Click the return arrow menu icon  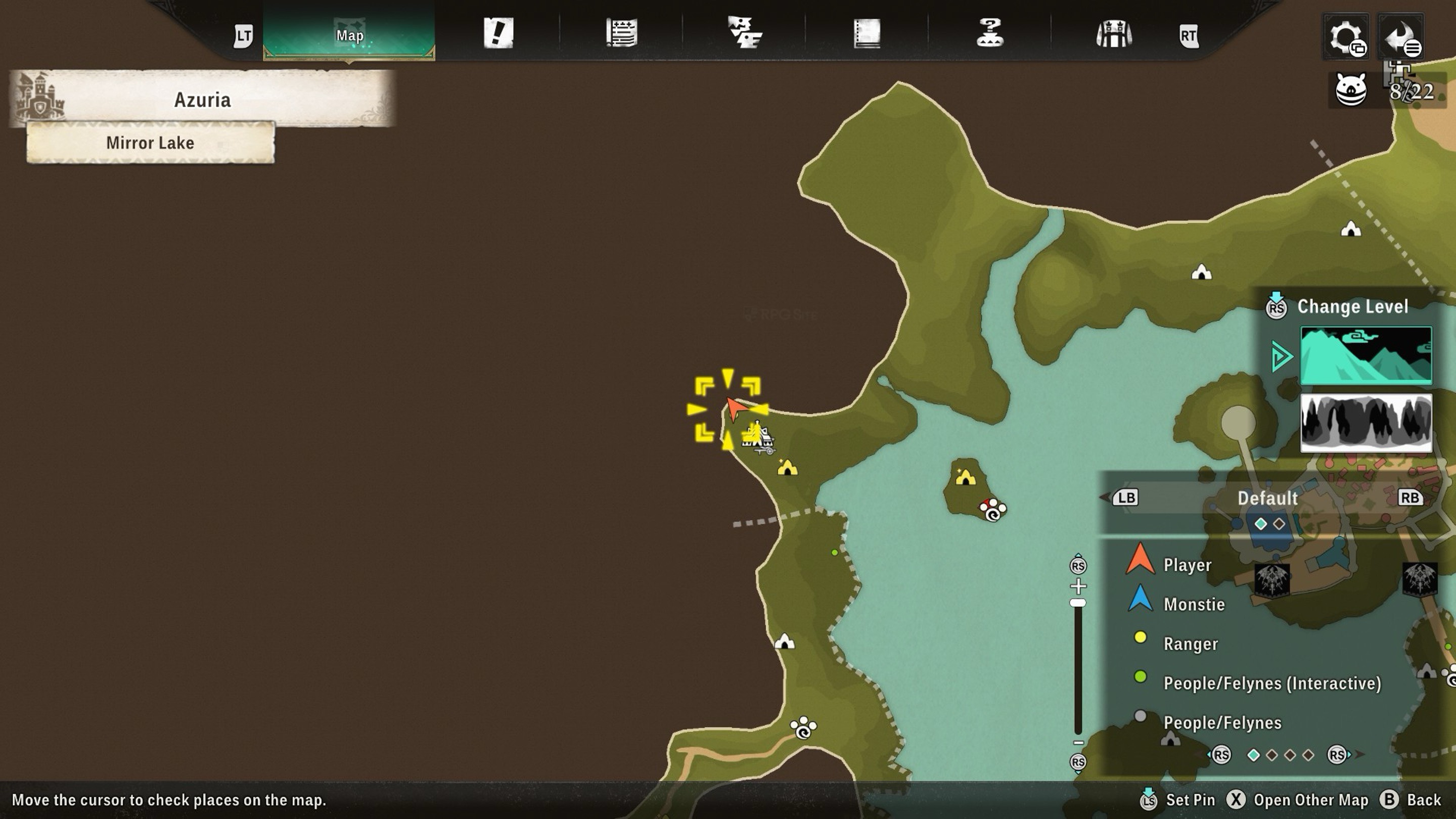coord(1401,37)
